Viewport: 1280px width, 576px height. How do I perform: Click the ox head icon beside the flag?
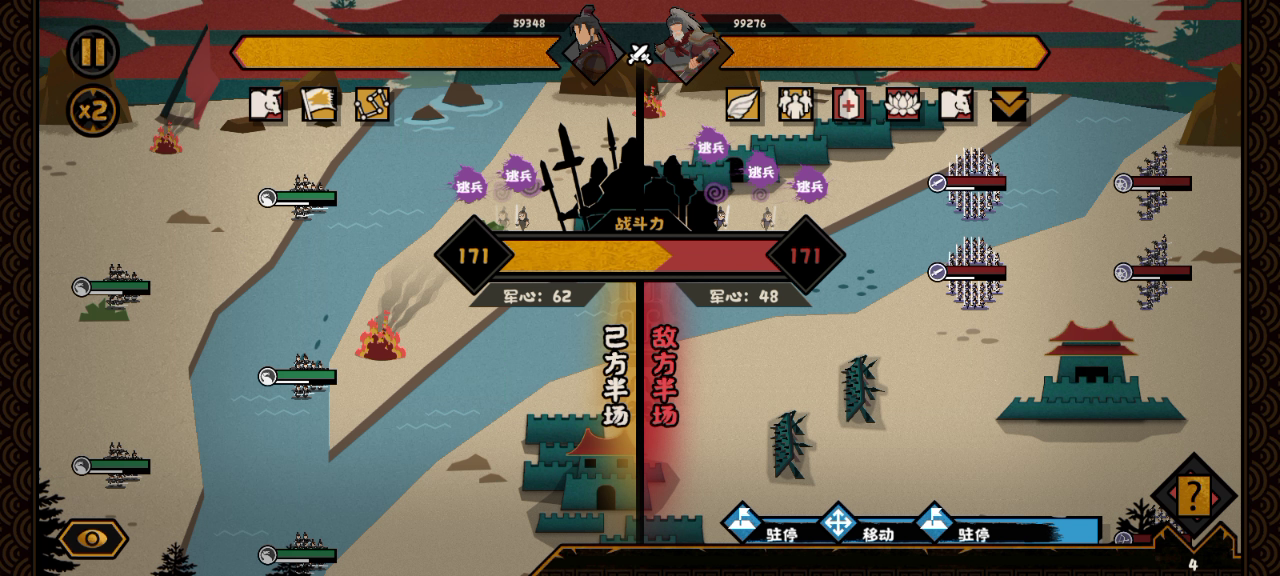pos(266,104)
